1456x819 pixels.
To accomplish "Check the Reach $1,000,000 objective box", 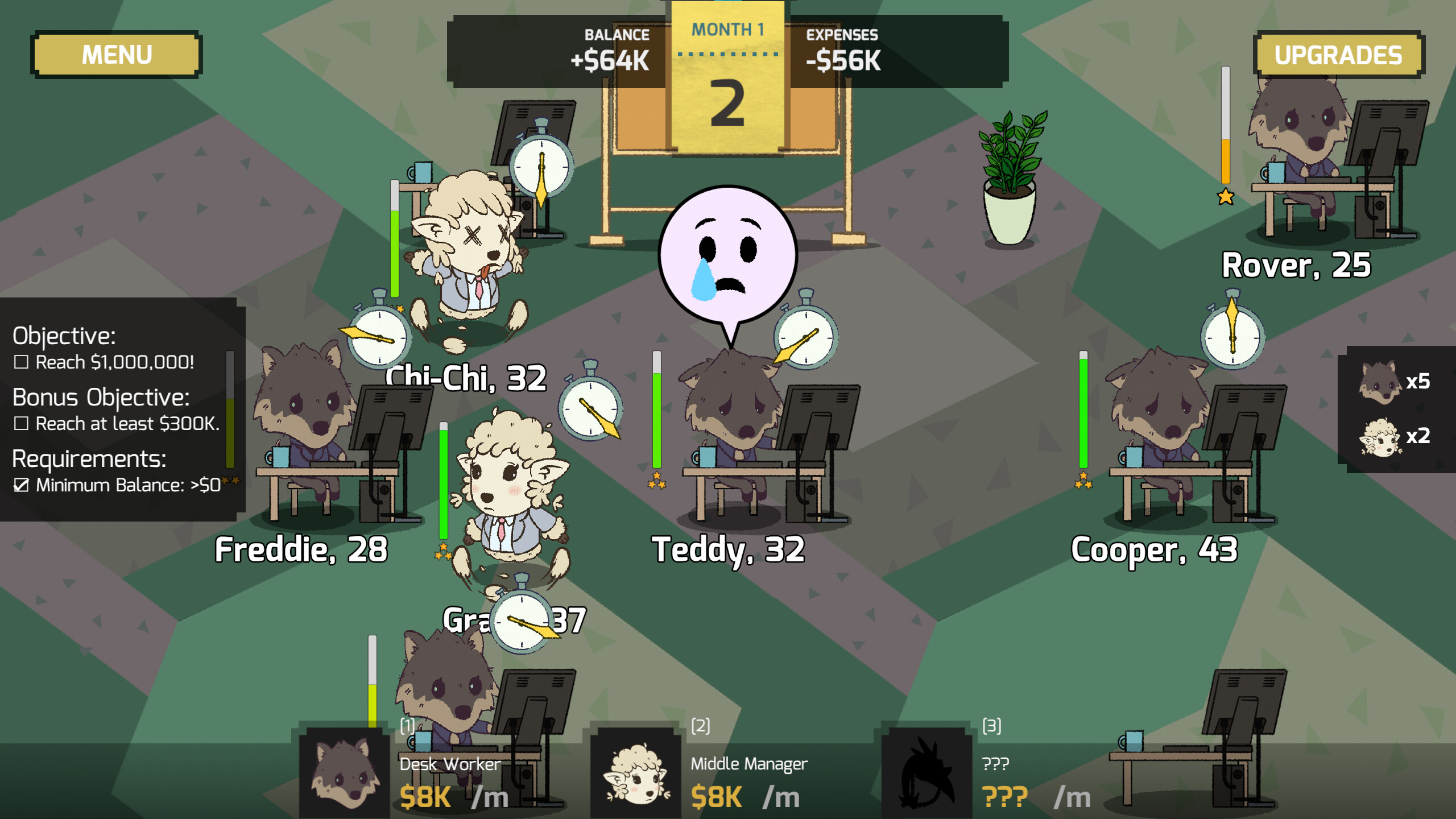I will (20, 362).
